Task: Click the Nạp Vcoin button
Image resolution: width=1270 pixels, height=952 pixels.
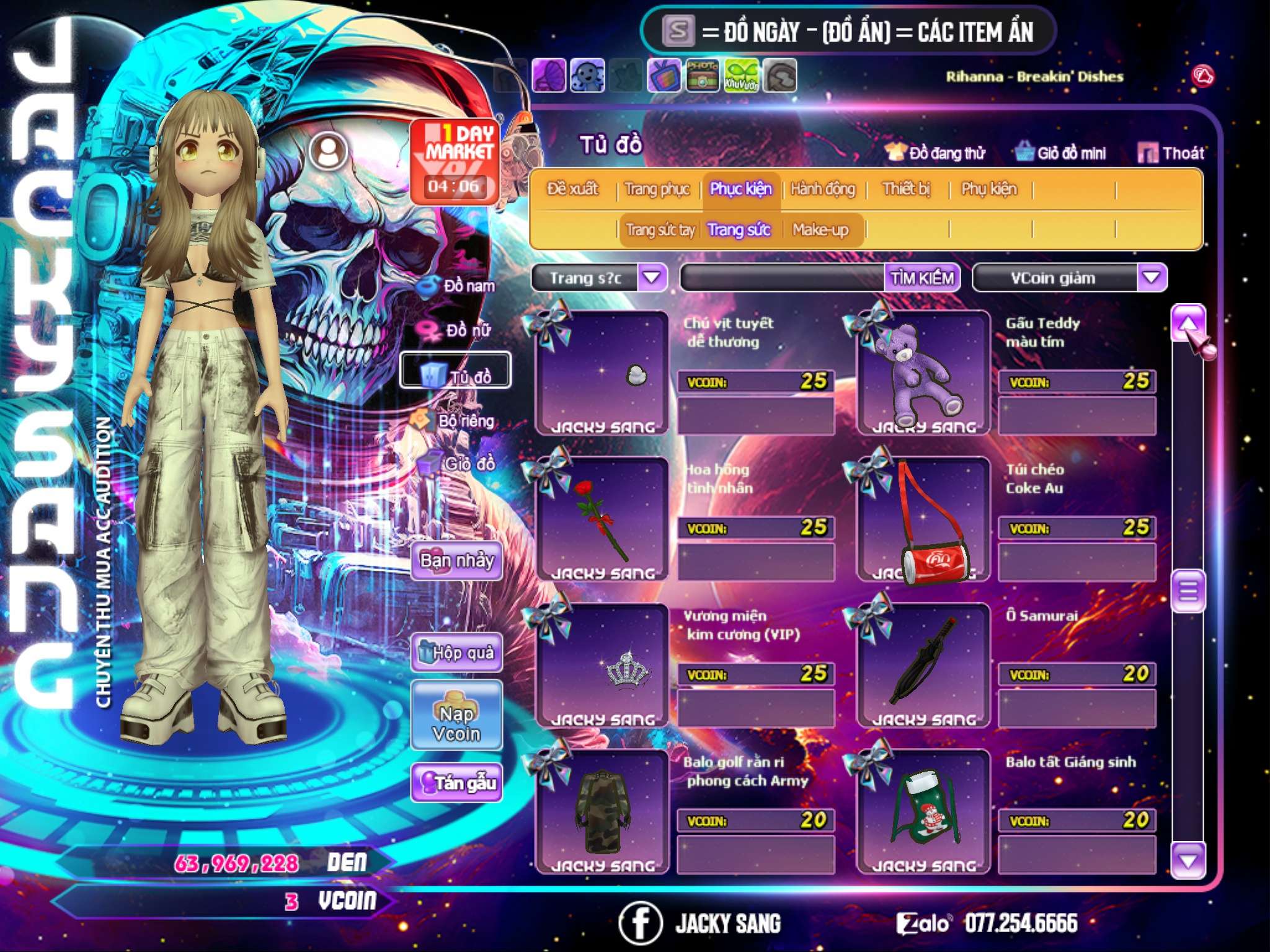Action: 456,723
